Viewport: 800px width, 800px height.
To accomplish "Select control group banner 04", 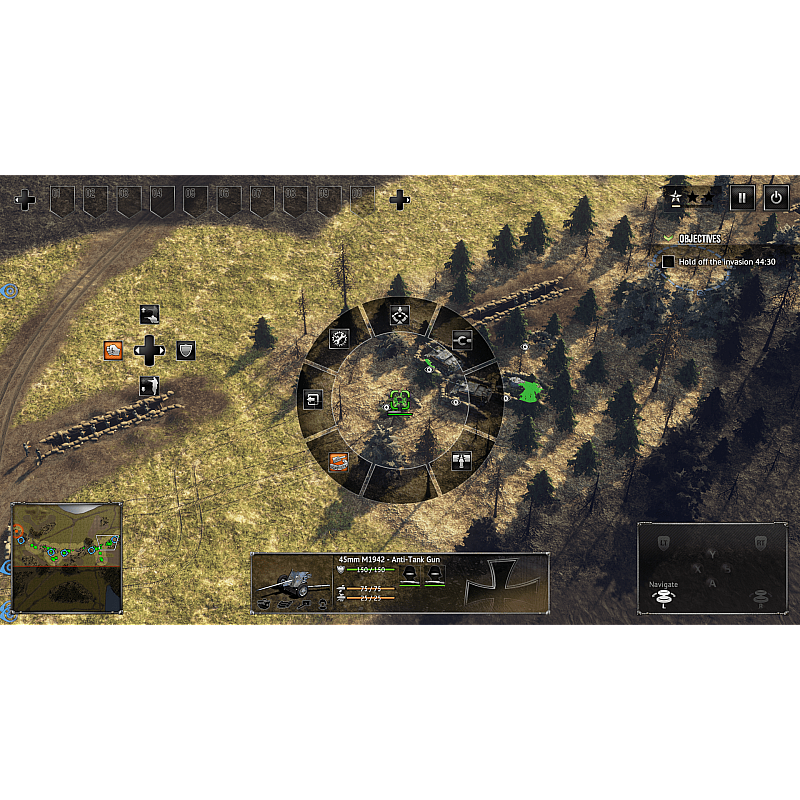I will [x=162, y=199].
